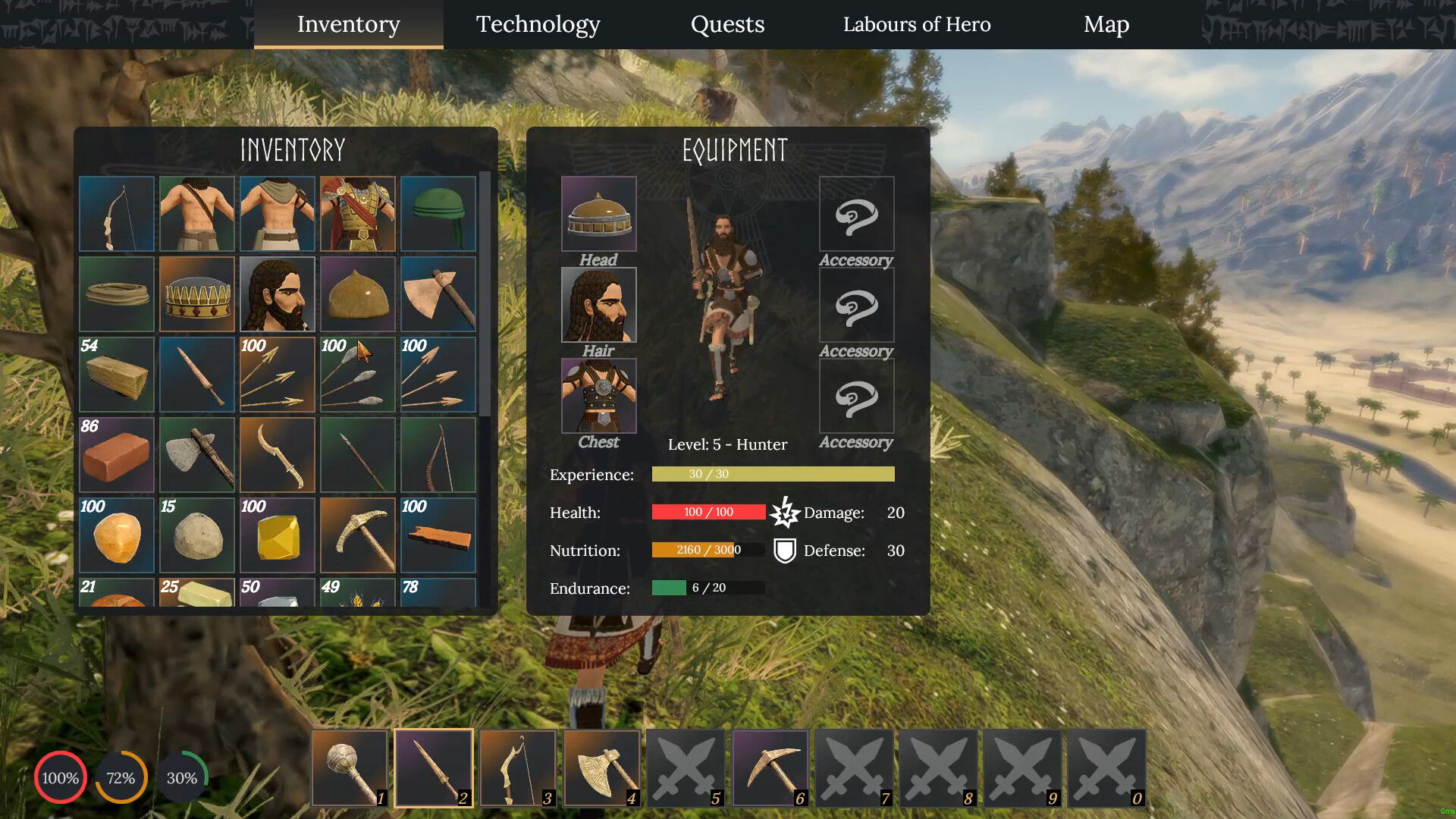Select the golden crown item in inventory
The image size is (1456, 819).
196,294
